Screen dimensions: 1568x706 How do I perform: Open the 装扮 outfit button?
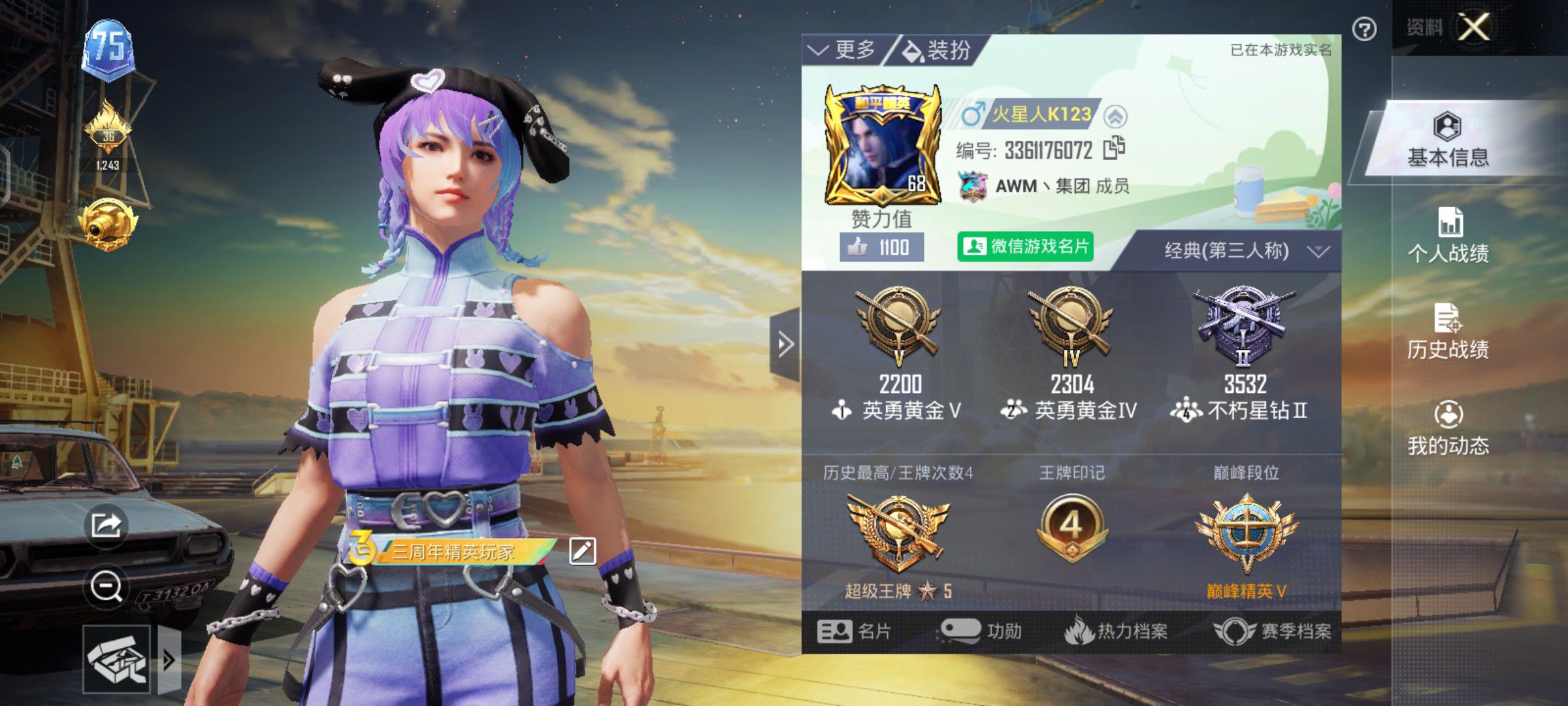coord(937,50)
